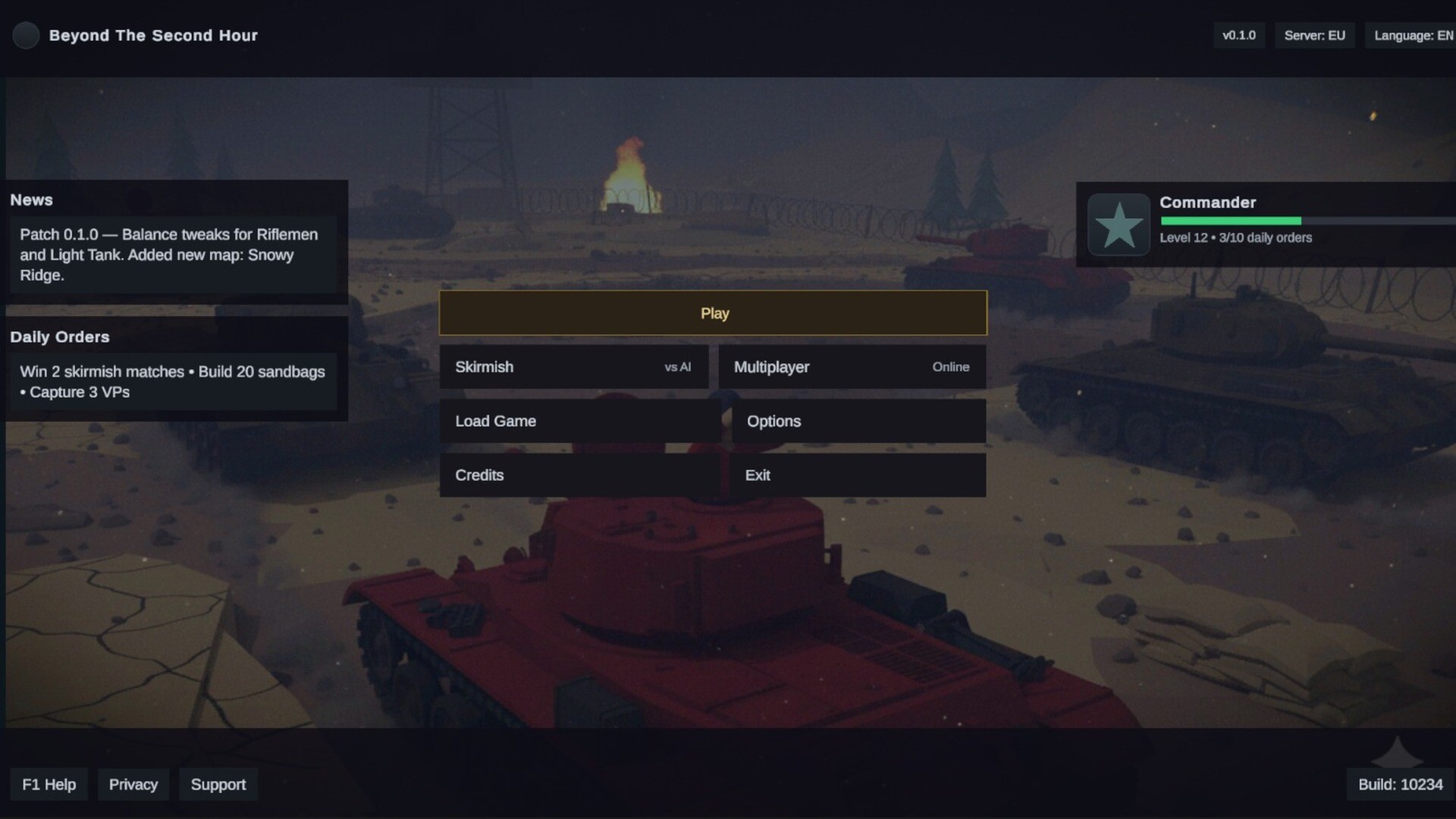Viewport: 1456px width, 819px height.
Task: Select the Multiplayer Online entry
Action: pos(852,367)
